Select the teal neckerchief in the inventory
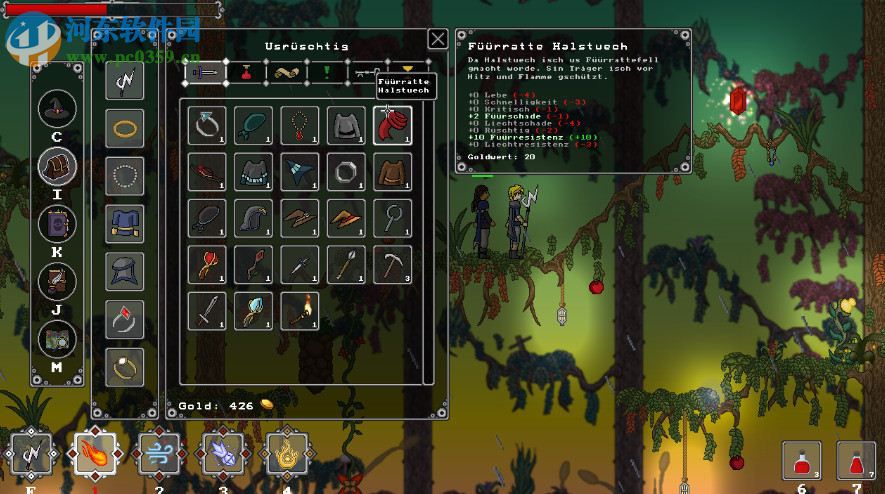The width and height of the screenshot is (885, 494). click(253, 125)
